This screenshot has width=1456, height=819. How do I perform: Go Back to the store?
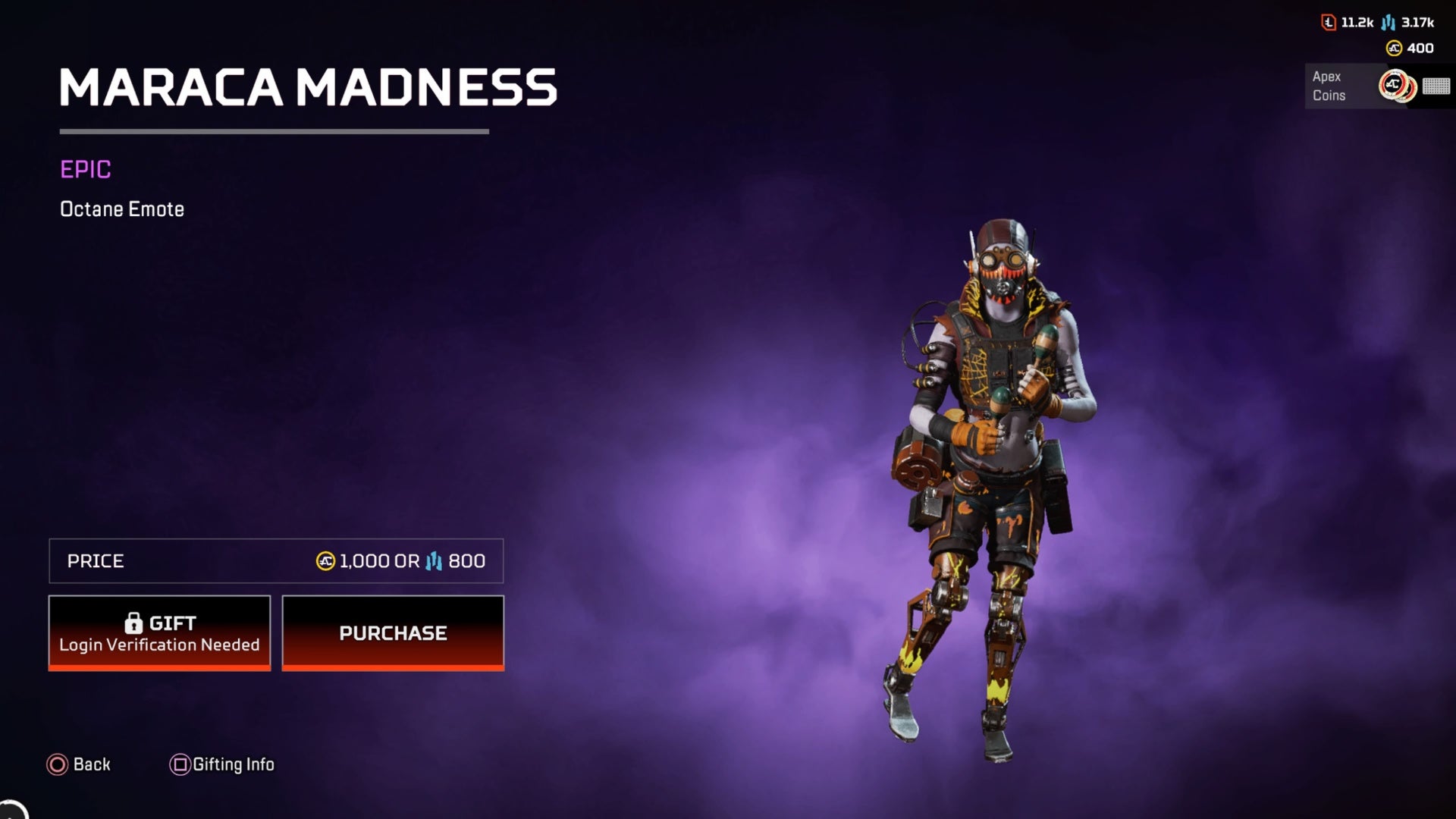click(79, 764)
